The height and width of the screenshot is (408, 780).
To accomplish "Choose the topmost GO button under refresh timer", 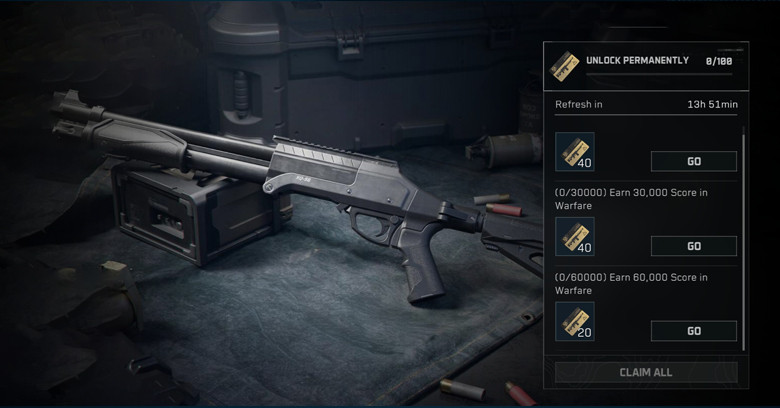I will coord(693,161).
